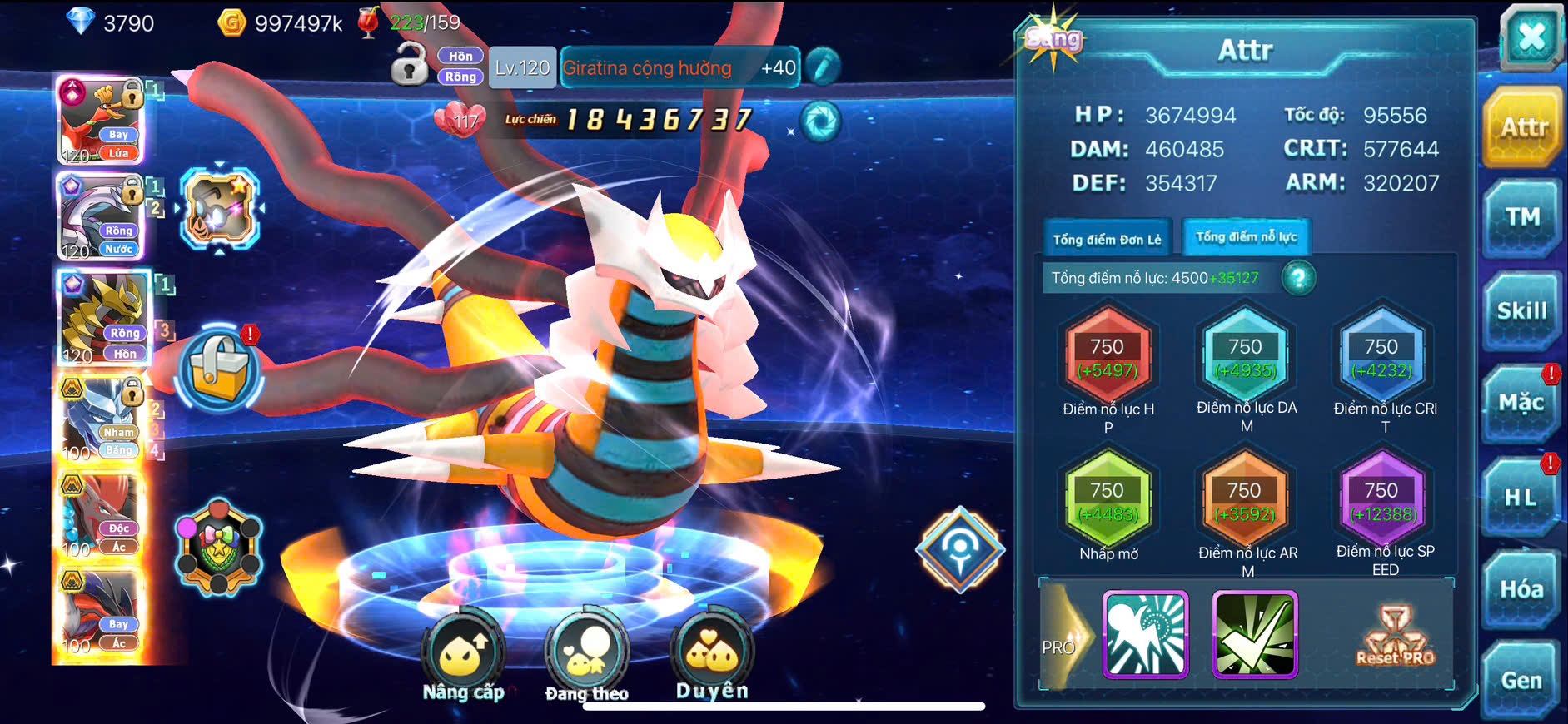The height and width of the screenshot is (724, 1568).
Task: Open the Duyên bond button
Action: (712, 652)
